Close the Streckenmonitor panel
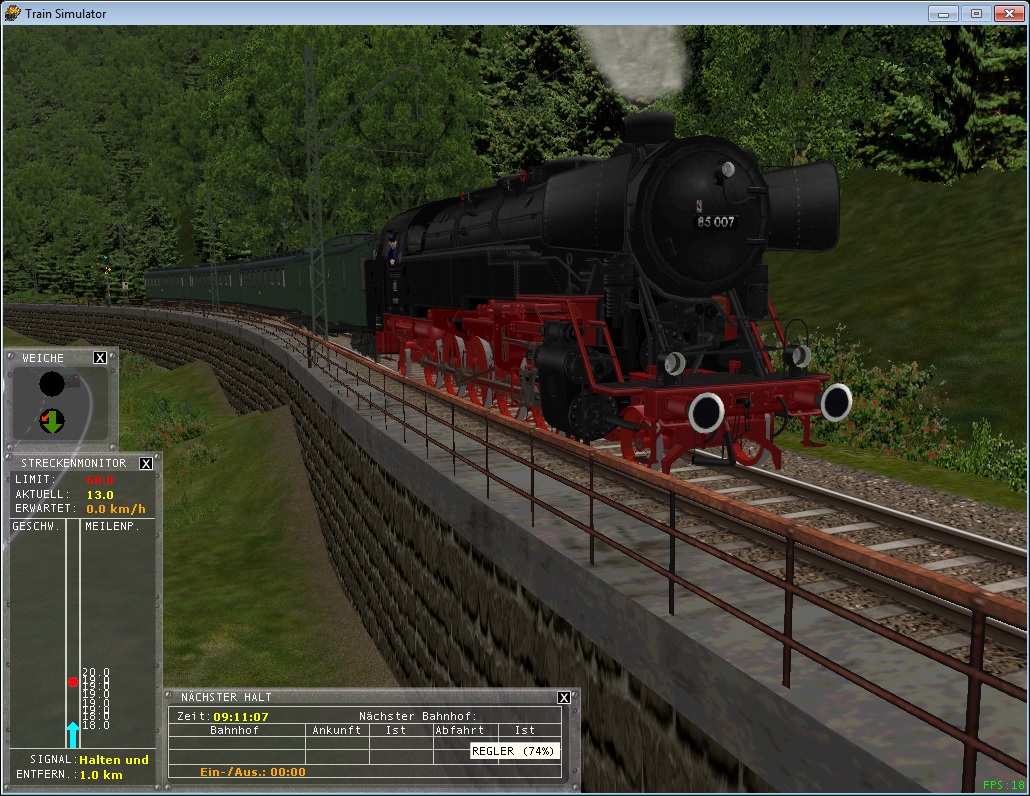This screenshot has width=1030, height=796. 146,464
